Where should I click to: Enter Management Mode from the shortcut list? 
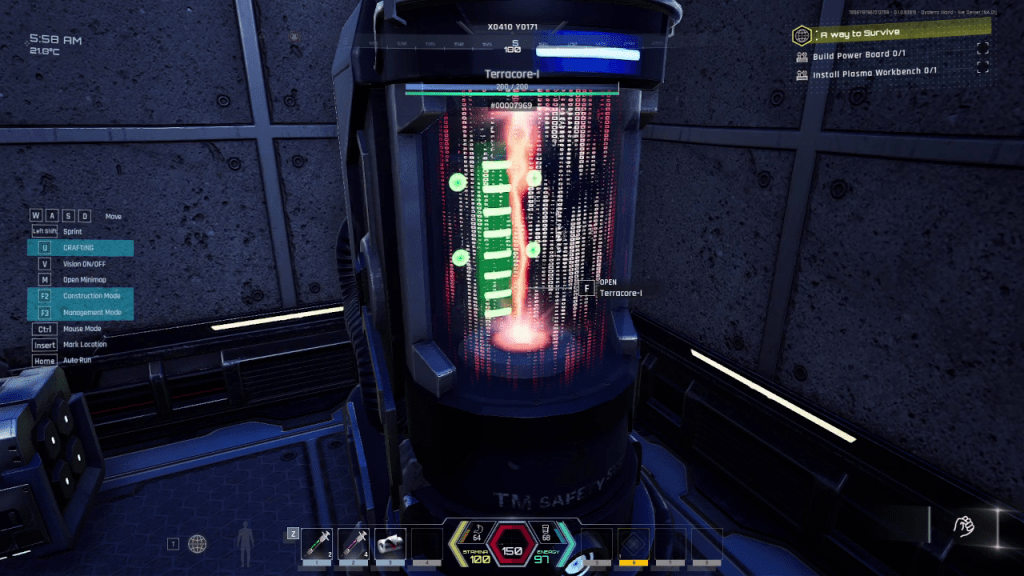[91, 312]
